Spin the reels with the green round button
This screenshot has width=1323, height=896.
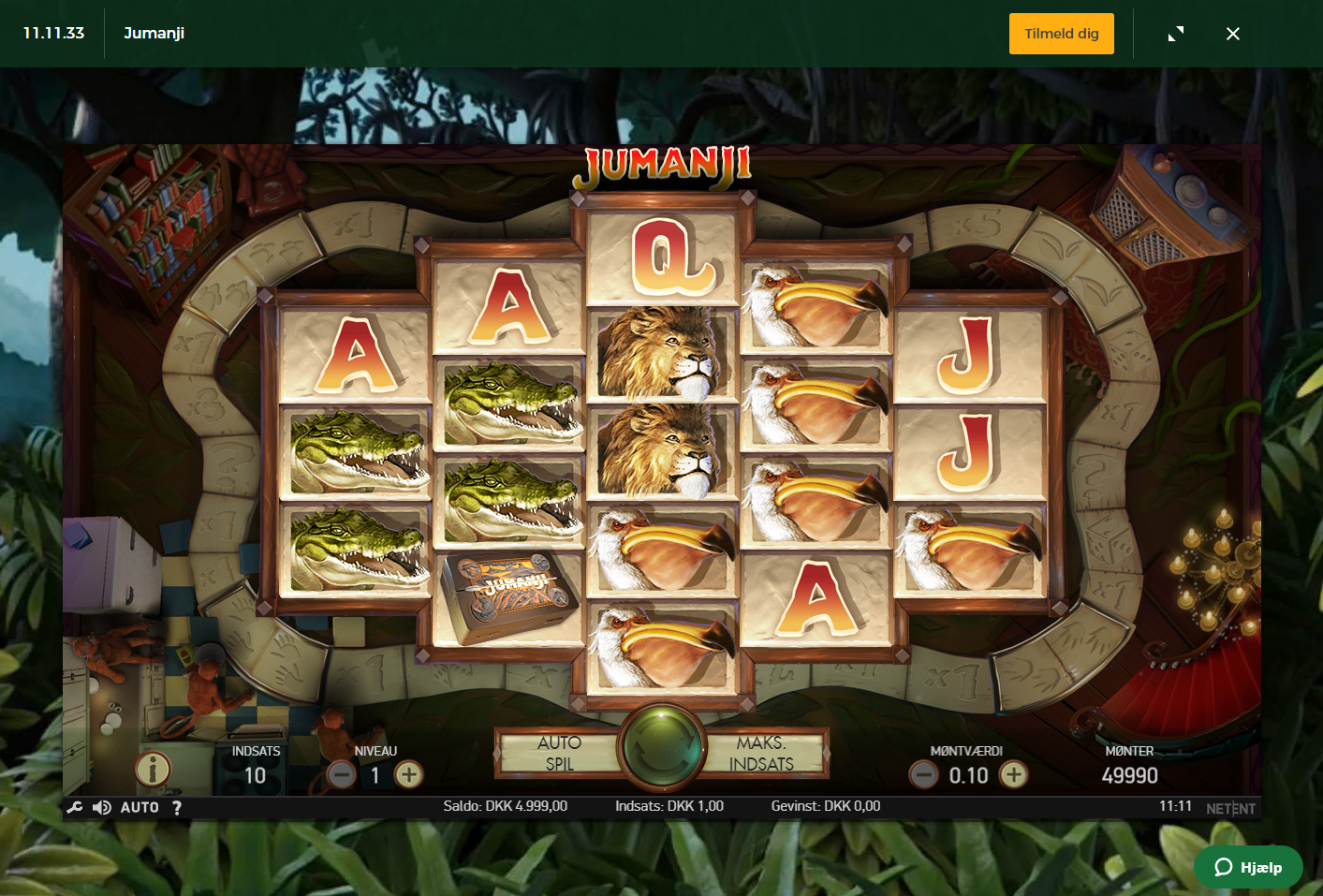point(662,749)
